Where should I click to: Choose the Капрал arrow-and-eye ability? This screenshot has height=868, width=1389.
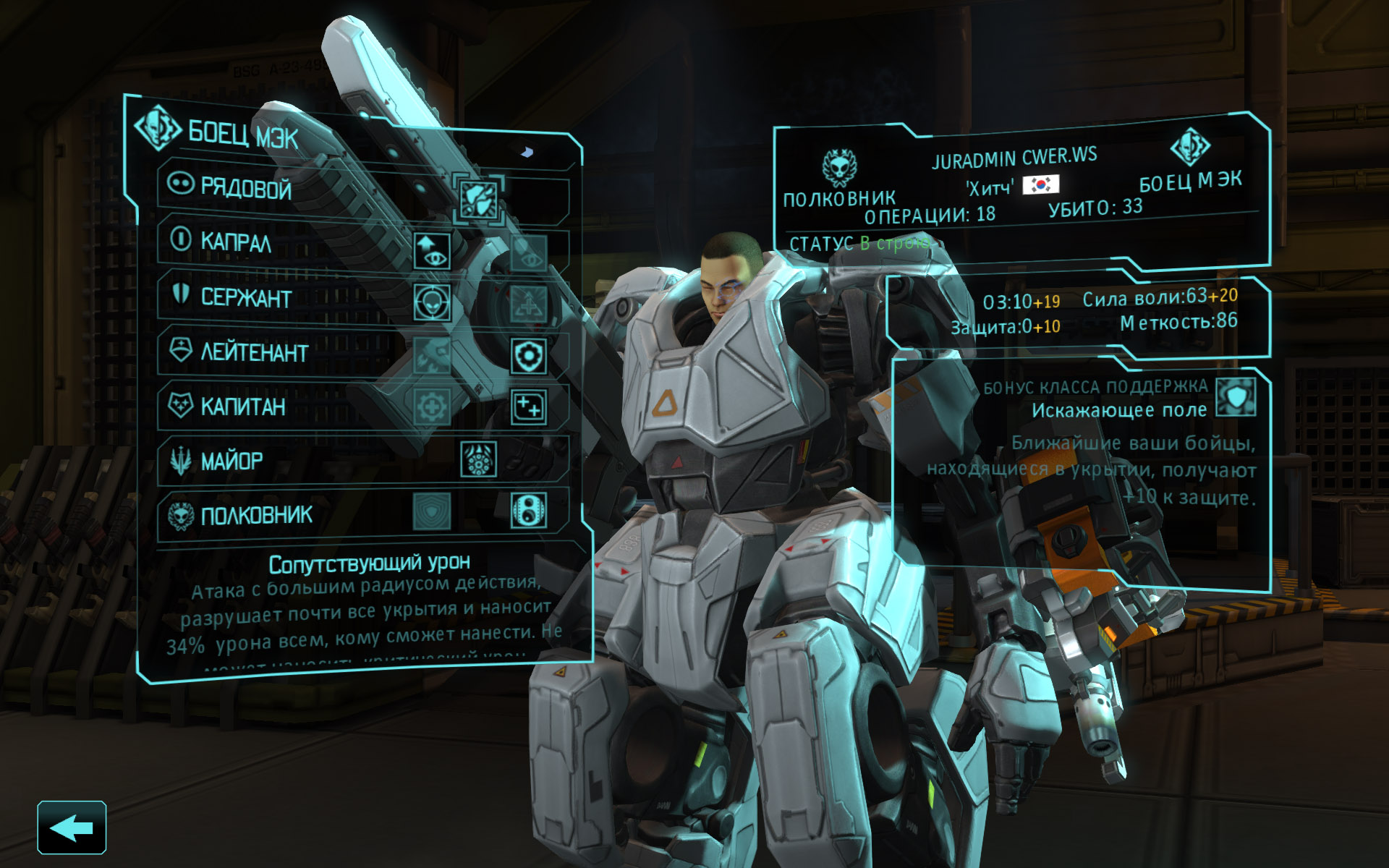pos(432,250)
